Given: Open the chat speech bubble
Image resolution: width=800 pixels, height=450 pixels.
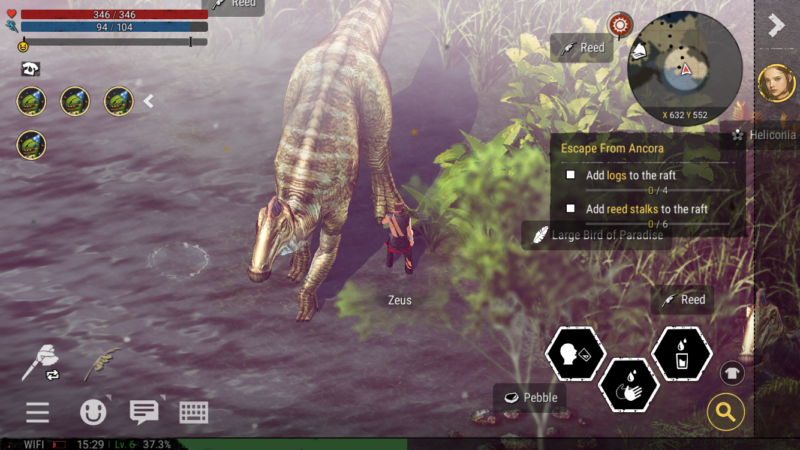Looking at the screenshot, I should click(x=144, y=412).
